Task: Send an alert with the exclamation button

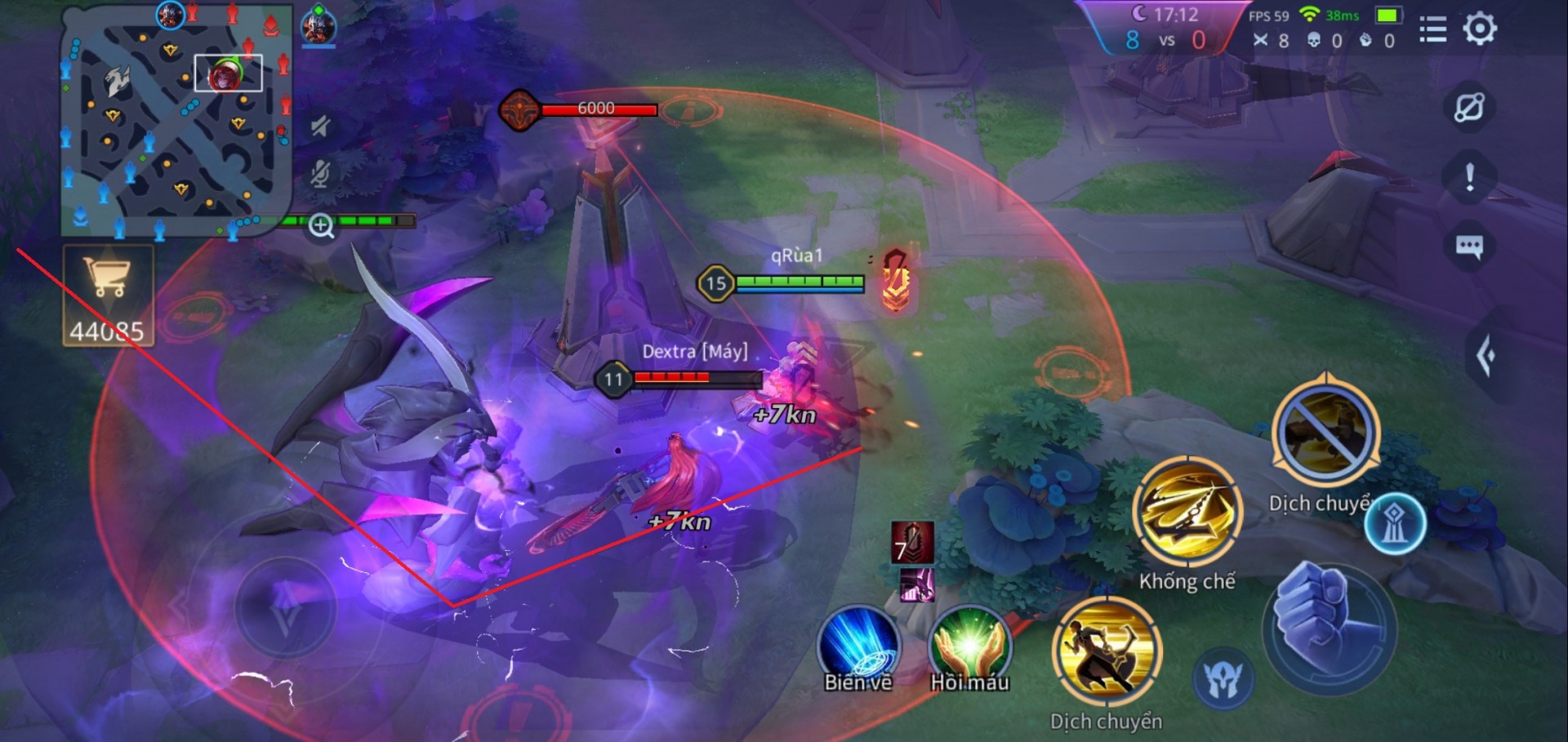Action: click(1469, 177)
